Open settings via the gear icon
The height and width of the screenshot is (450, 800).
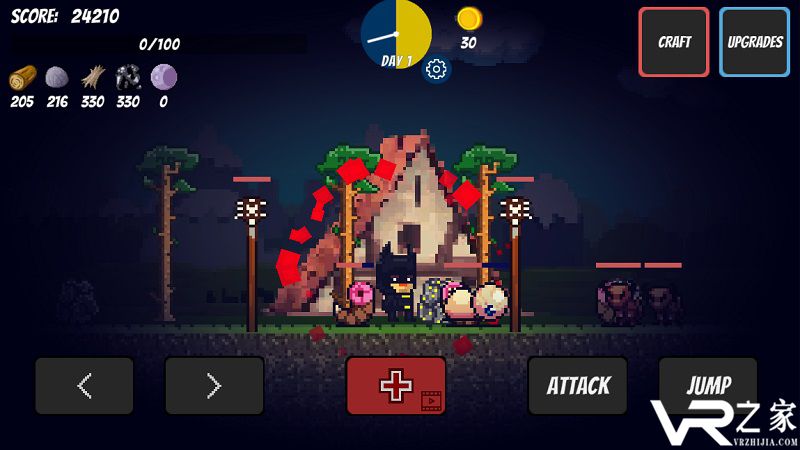point(436,69)
